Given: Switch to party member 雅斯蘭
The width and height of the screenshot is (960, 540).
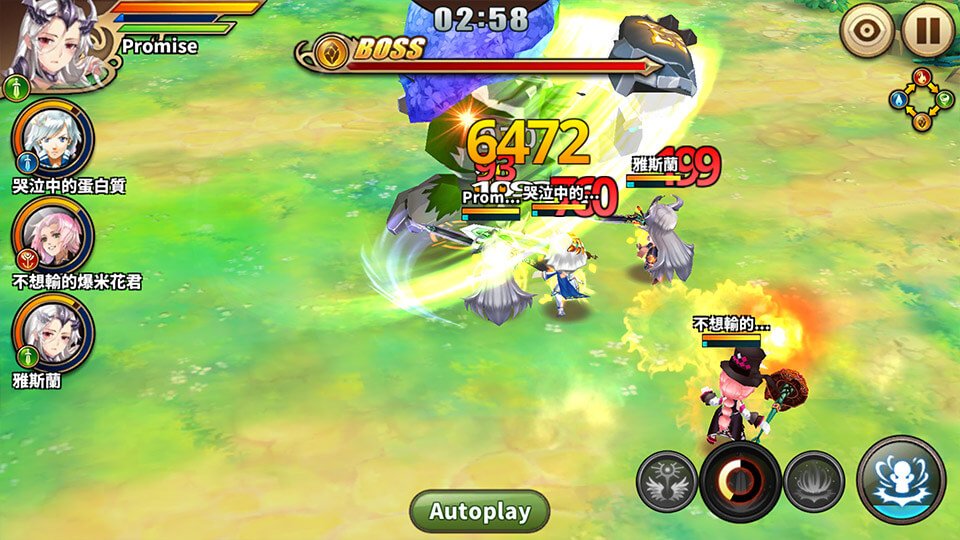Looking at the screenshot, I should point(53,331).
